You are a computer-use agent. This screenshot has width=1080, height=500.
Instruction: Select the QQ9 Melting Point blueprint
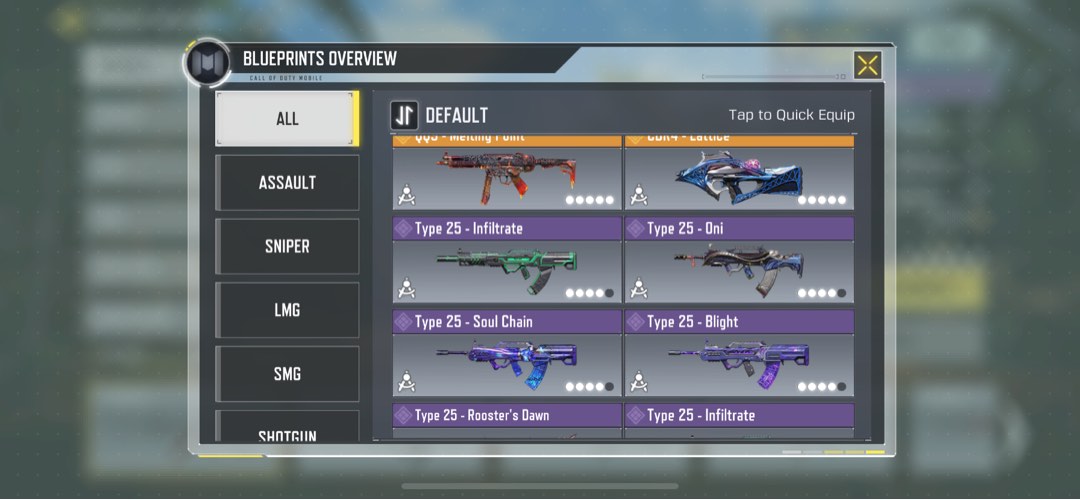507,177
